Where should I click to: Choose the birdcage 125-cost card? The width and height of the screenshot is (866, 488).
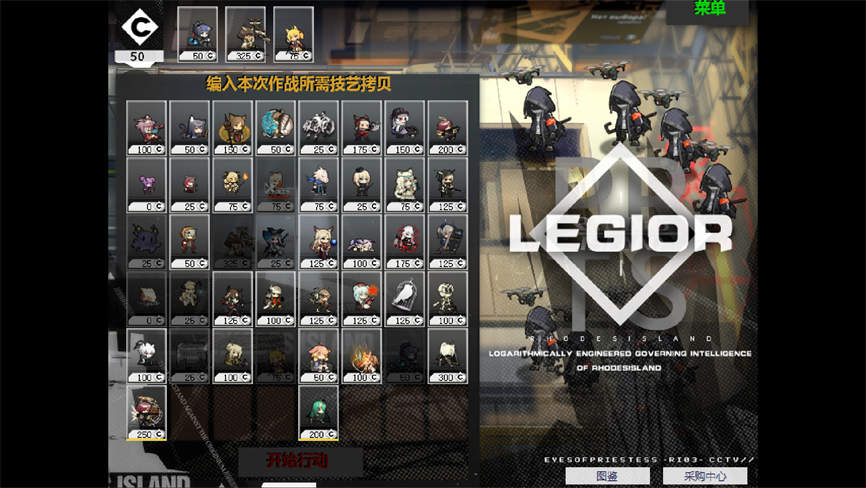(x=404, y=298)
